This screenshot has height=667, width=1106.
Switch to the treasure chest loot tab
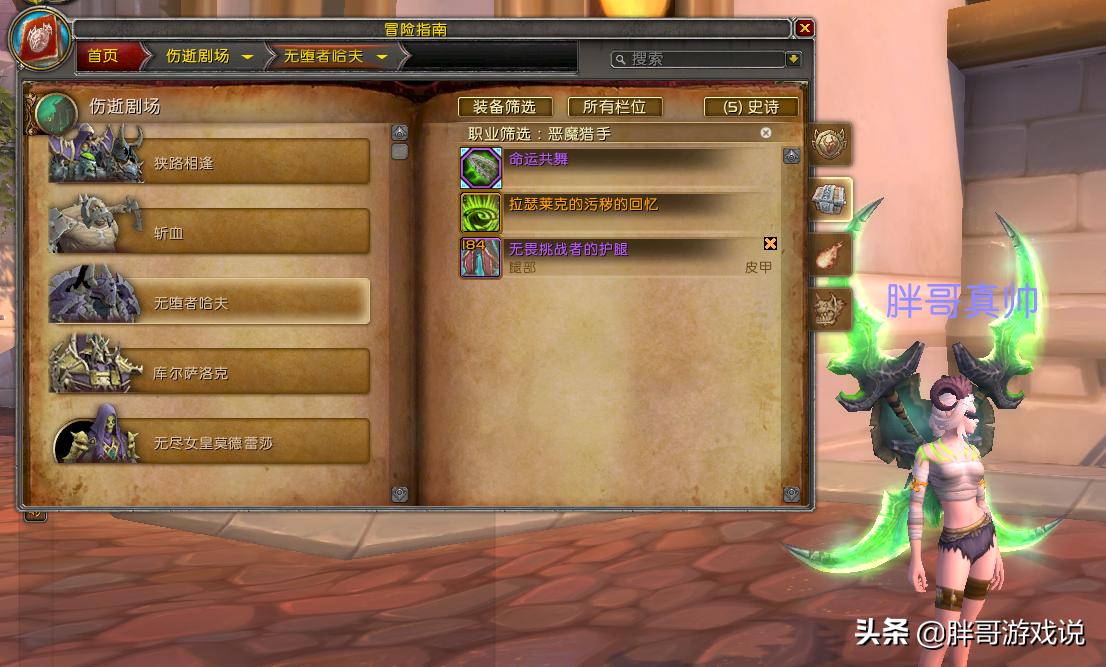pyautogui.click(x=830, y=198)
